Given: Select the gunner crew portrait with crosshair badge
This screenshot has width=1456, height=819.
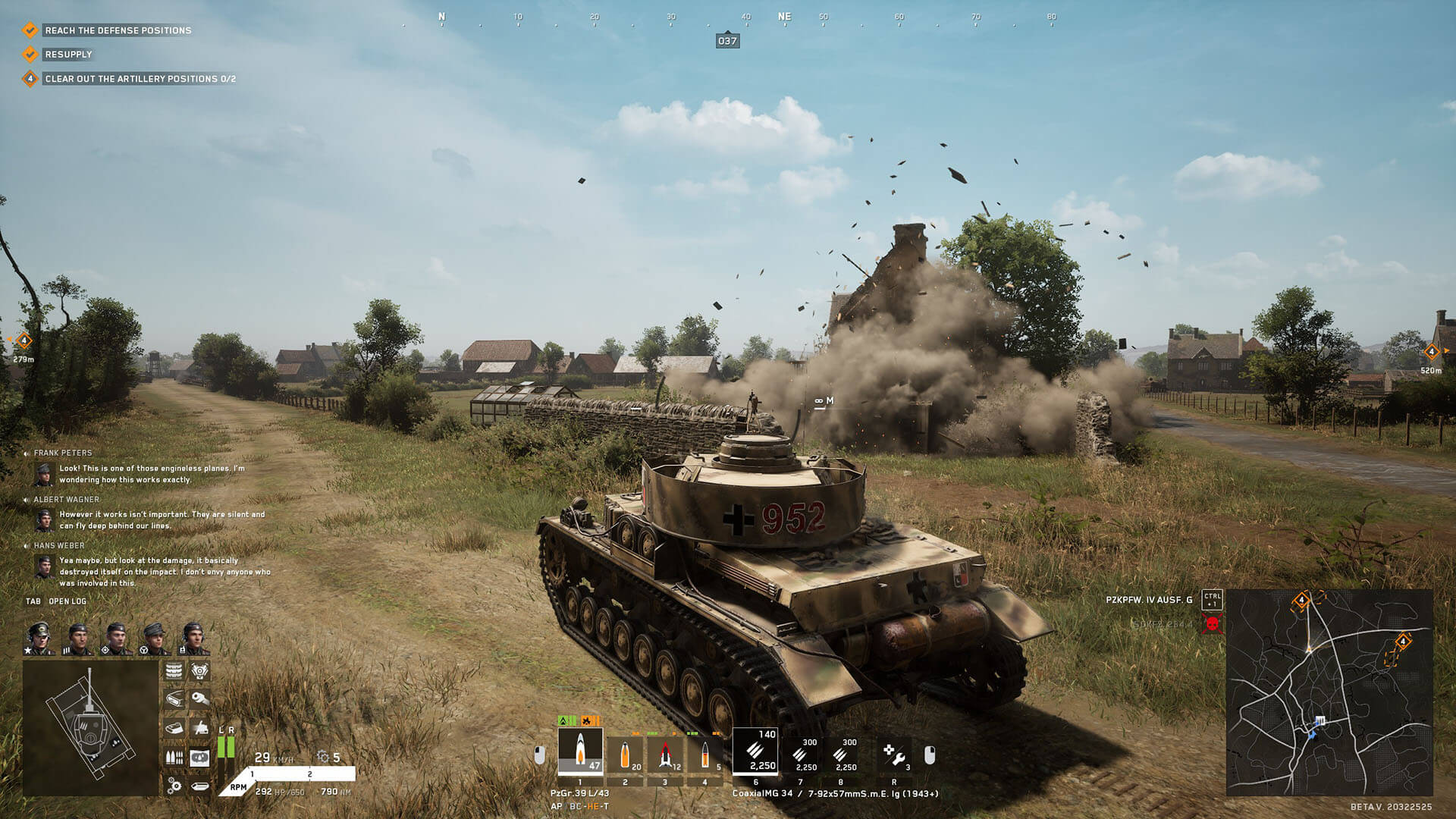Looking at the screenshot, I should 115,638.
